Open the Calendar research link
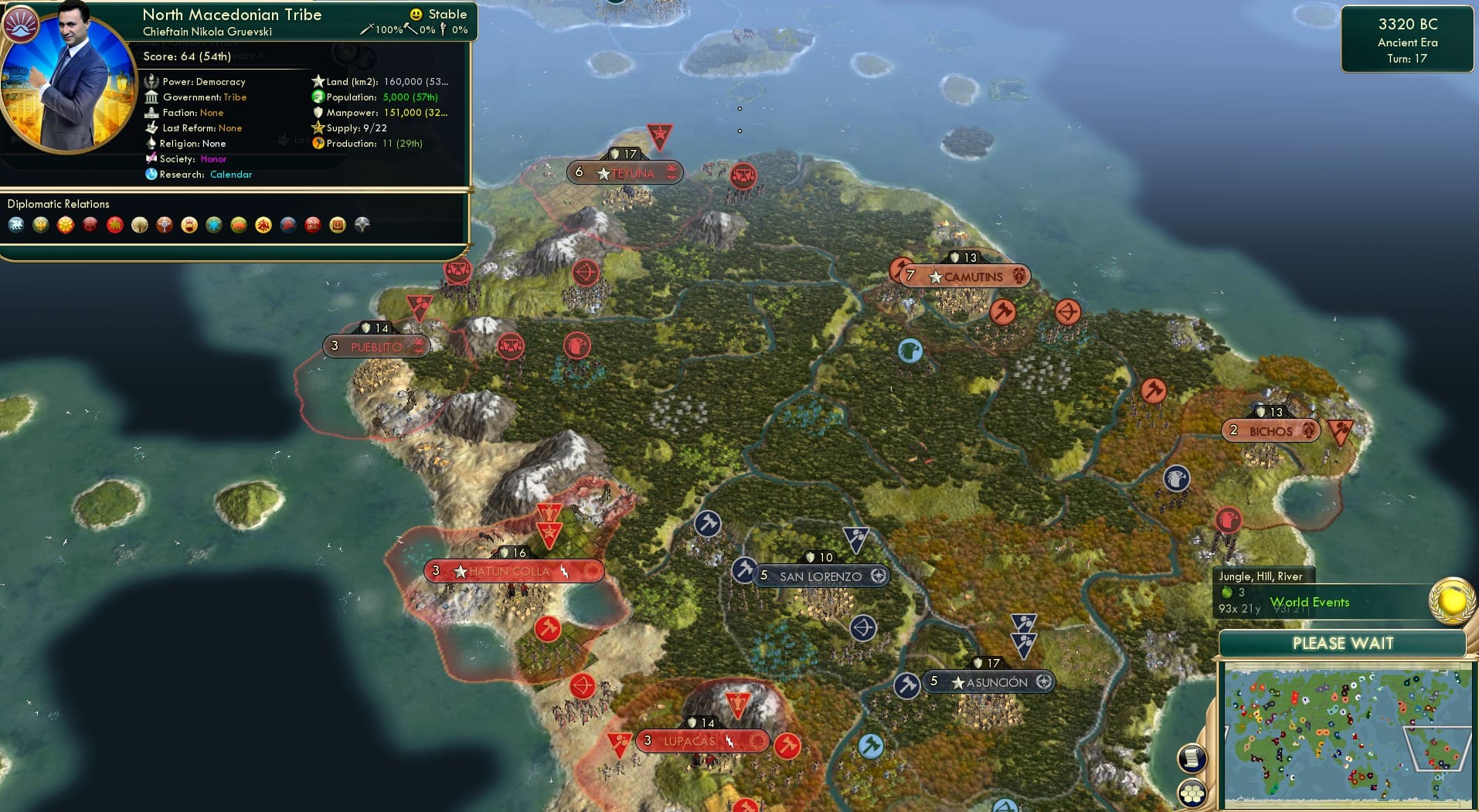 [231, 175]
